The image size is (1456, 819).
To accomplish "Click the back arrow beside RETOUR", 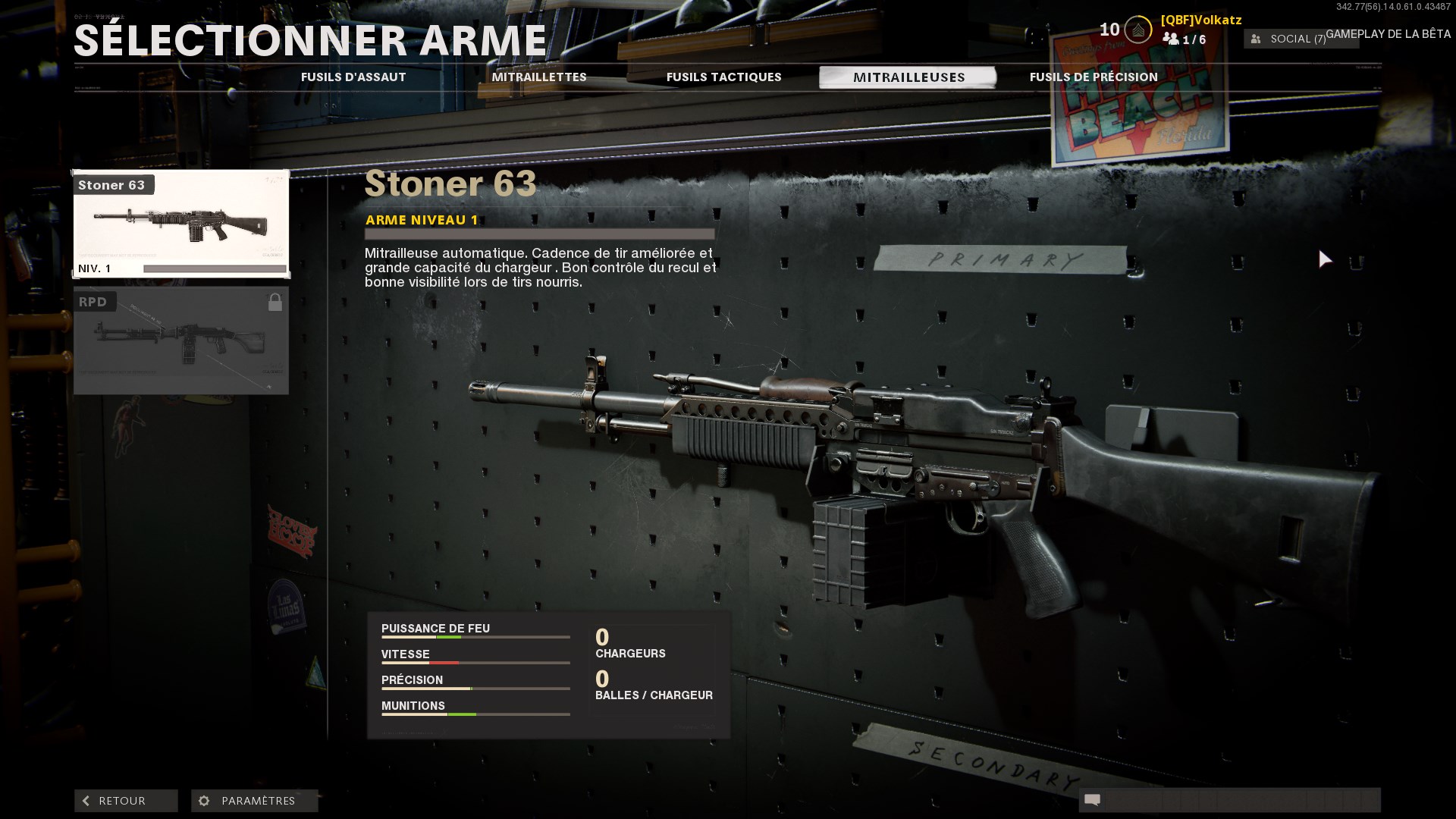I will [86, 800].
